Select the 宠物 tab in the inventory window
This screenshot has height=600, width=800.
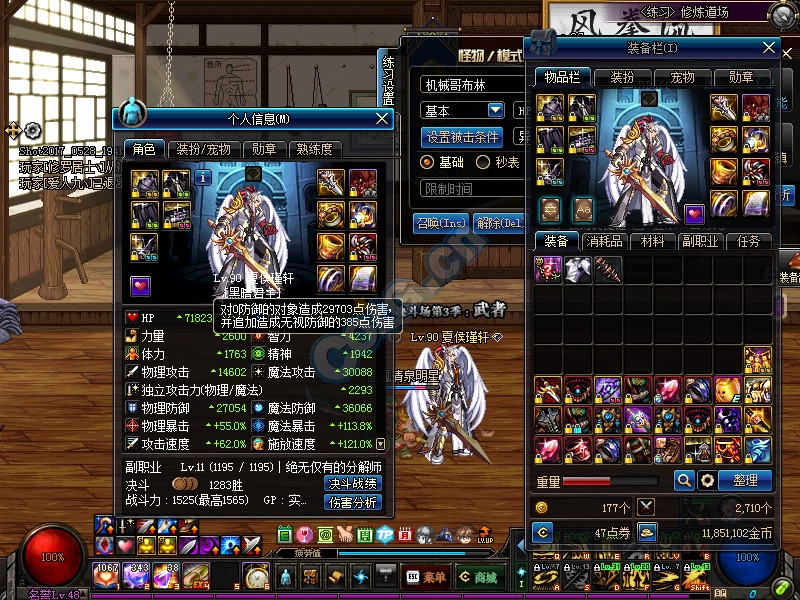pyautogui.click(x=682, y=77)
